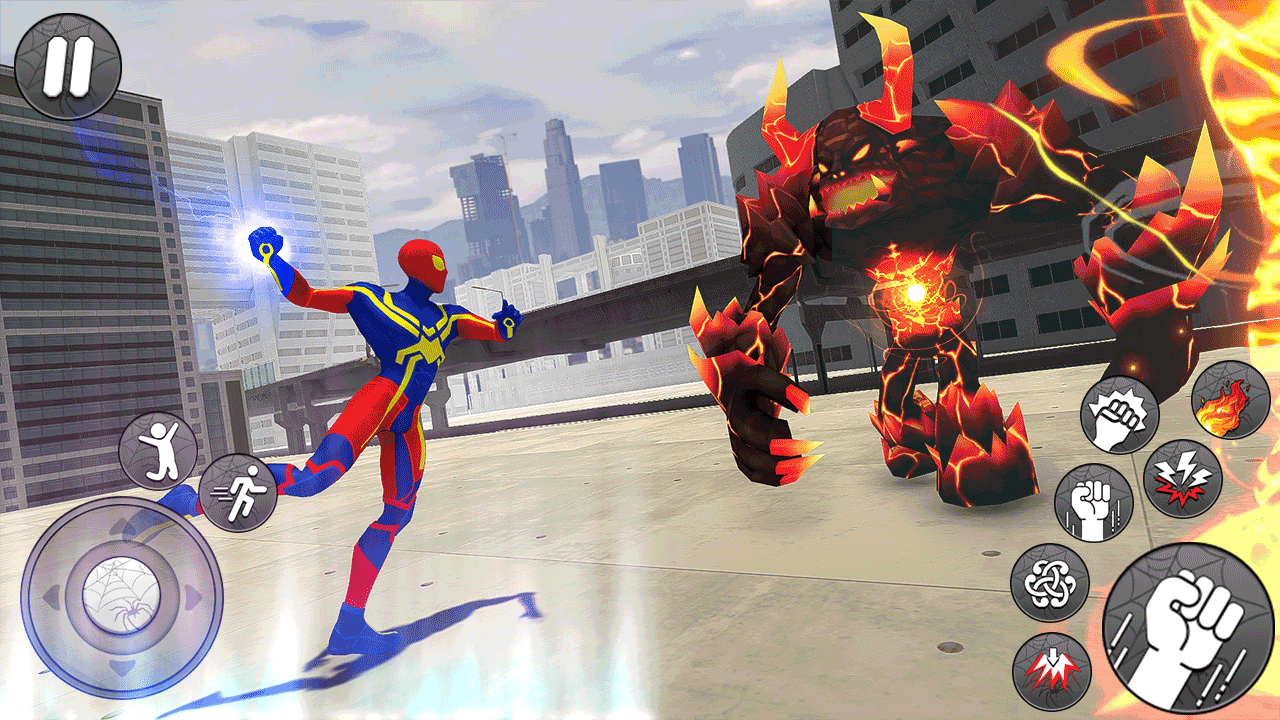Activate the lightning bolt strike ability
This screenshot has width=1280, height=720.
(x=1182, y=477)
